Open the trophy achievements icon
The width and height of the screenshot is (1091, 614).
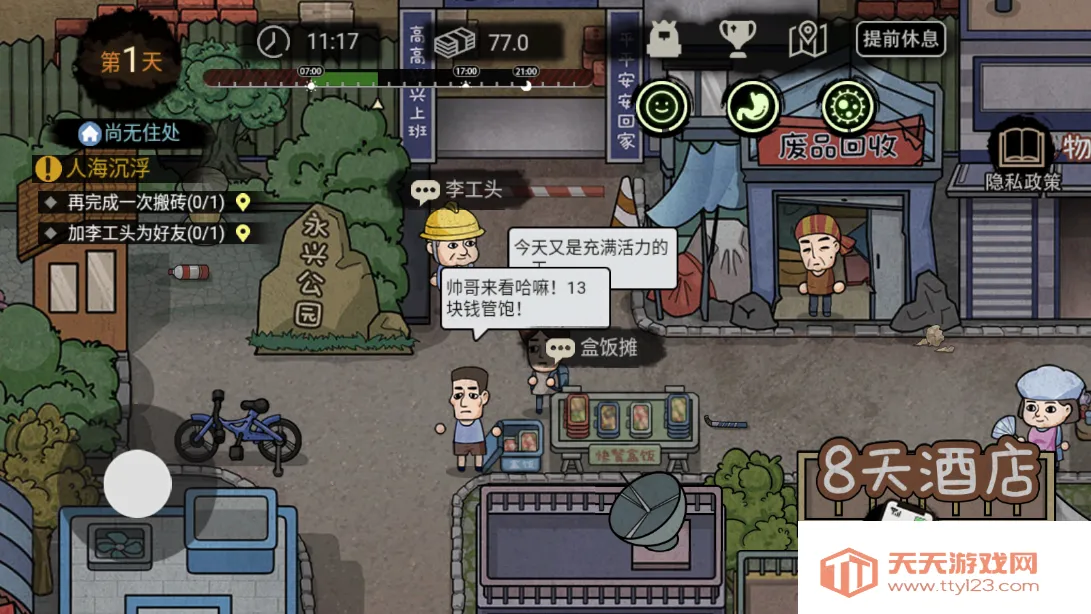point(736,39)
